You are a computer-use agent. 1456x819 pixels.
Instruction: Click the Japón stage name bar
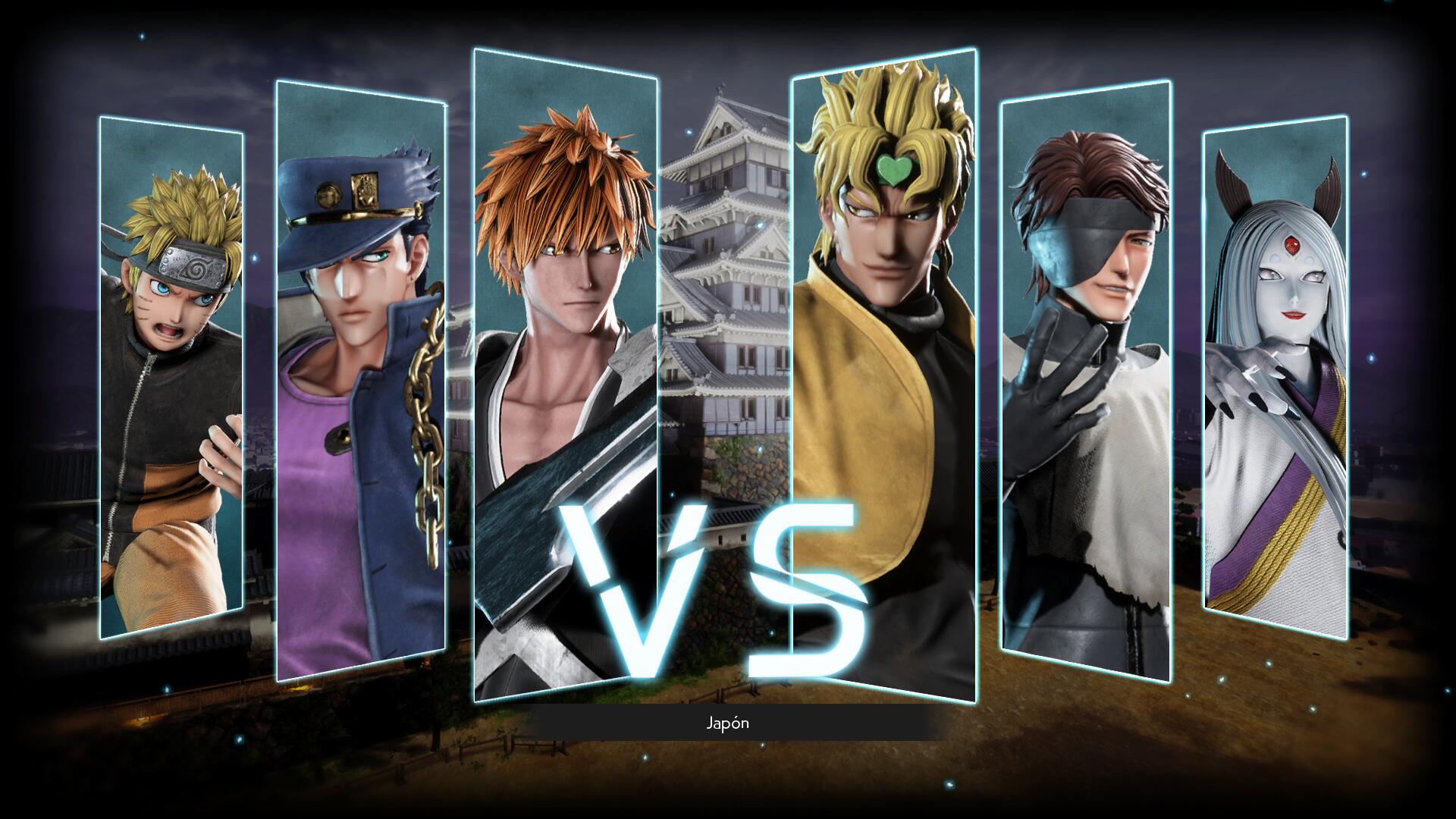728,723
